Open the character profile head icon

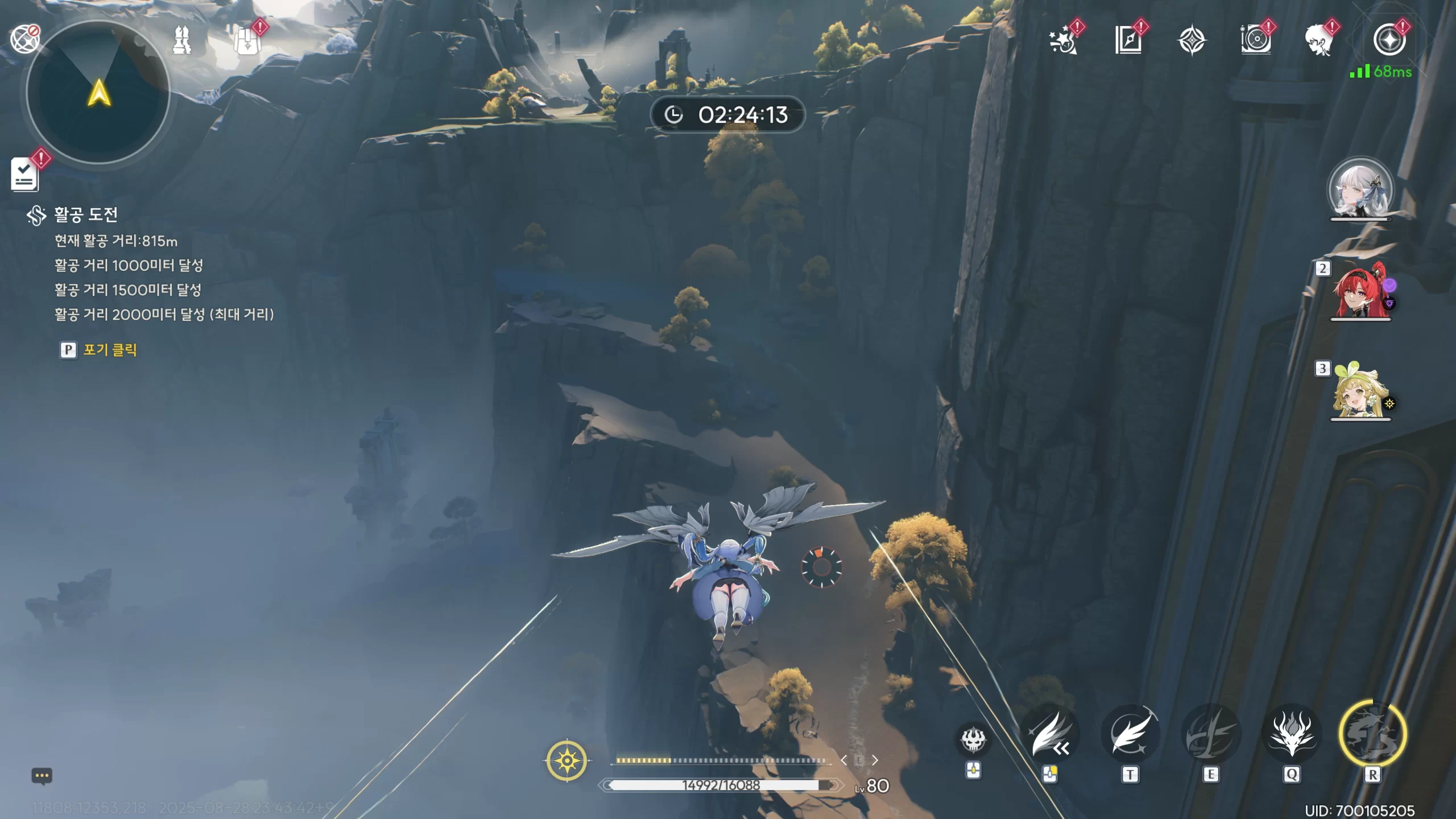pos(1319,40)
